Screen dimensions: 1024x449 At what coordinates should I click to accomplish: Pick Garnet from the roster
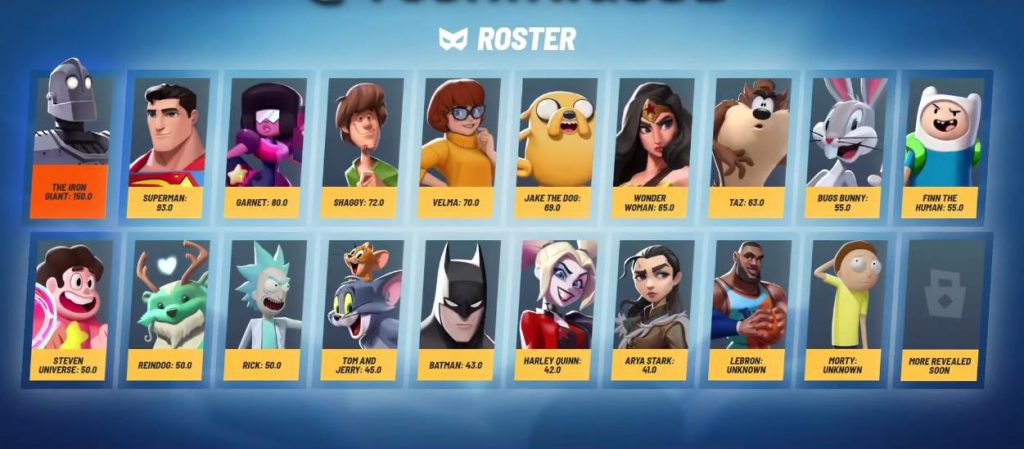pos(265,146)
